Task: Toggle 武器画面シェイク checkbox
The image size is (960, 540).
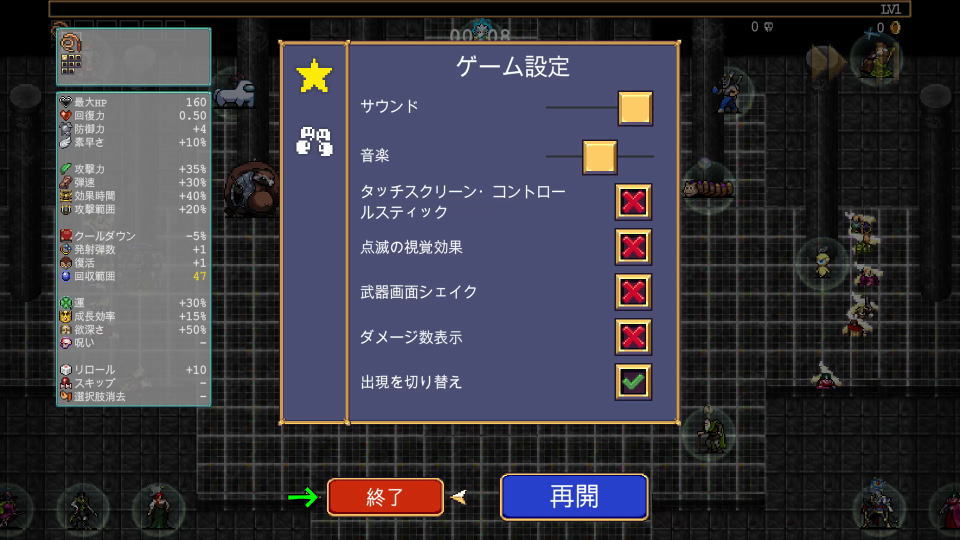Action: [633, 292]
